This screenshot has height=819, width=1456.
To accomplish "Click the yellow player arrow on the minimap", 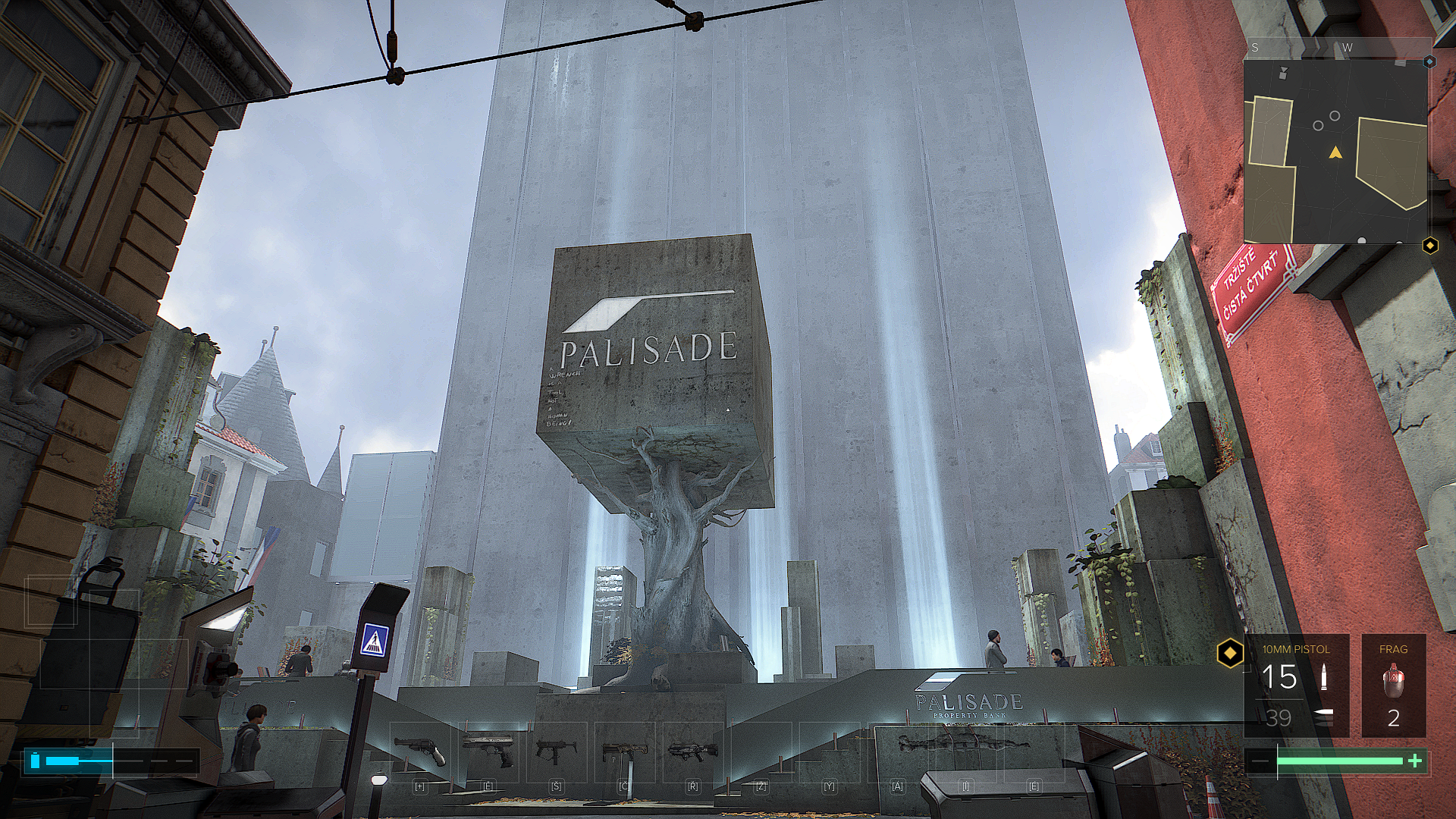I will click(1335, 153).
